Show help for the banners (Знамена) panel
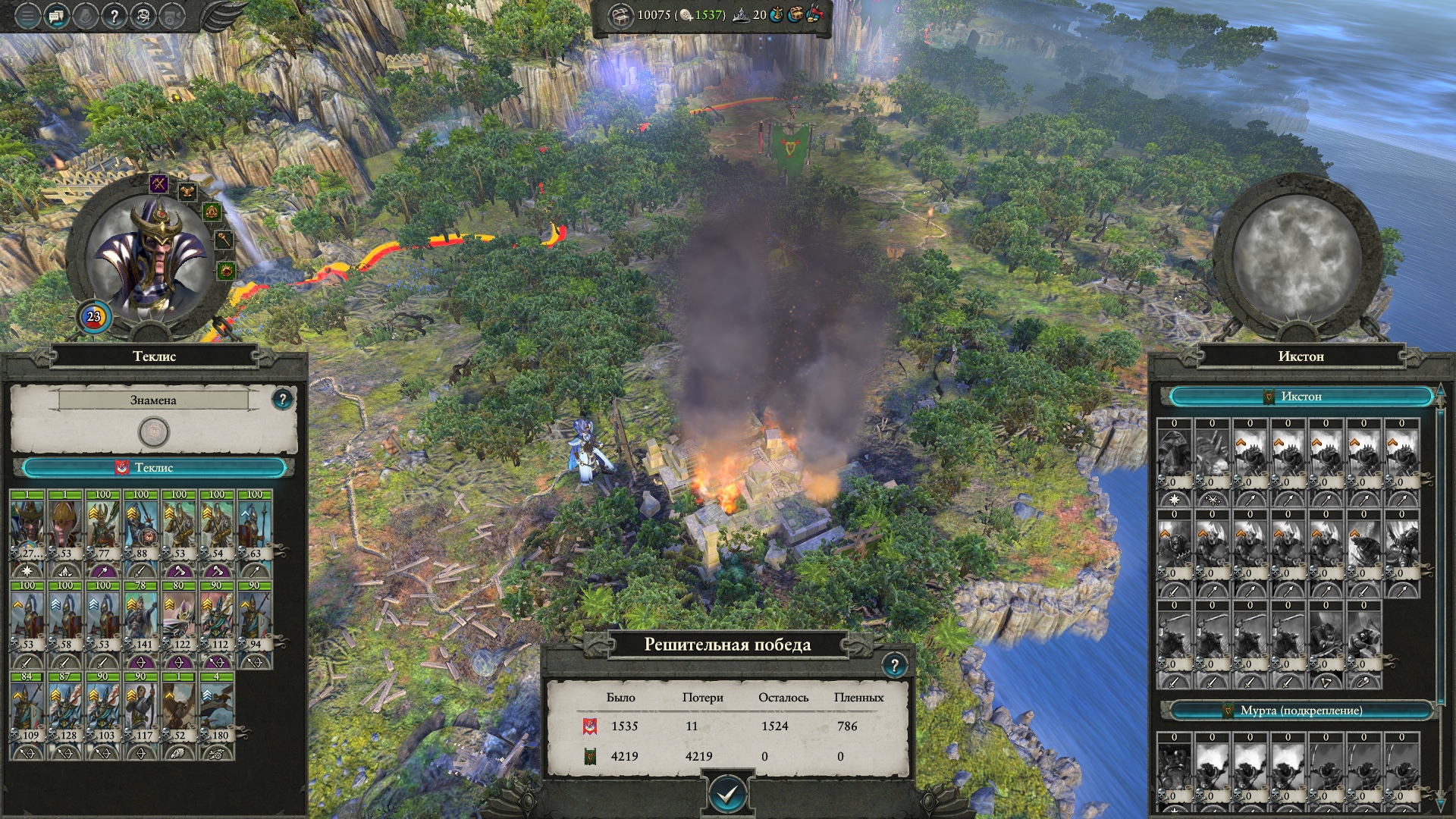 [282, 399]
